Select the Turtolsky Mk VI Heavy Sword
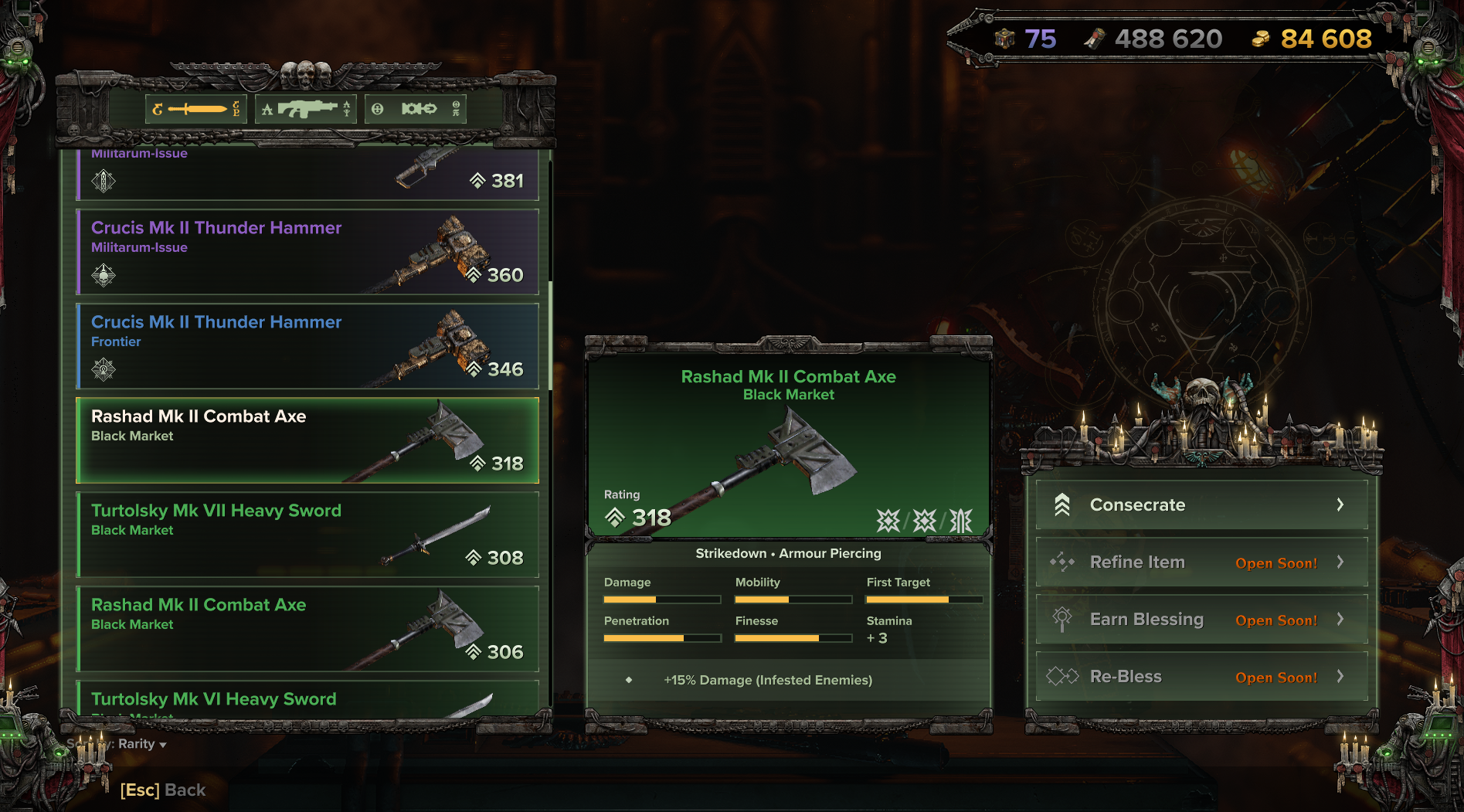The width and height of the screenshot is (1464, 812). (x=307, y=700)
